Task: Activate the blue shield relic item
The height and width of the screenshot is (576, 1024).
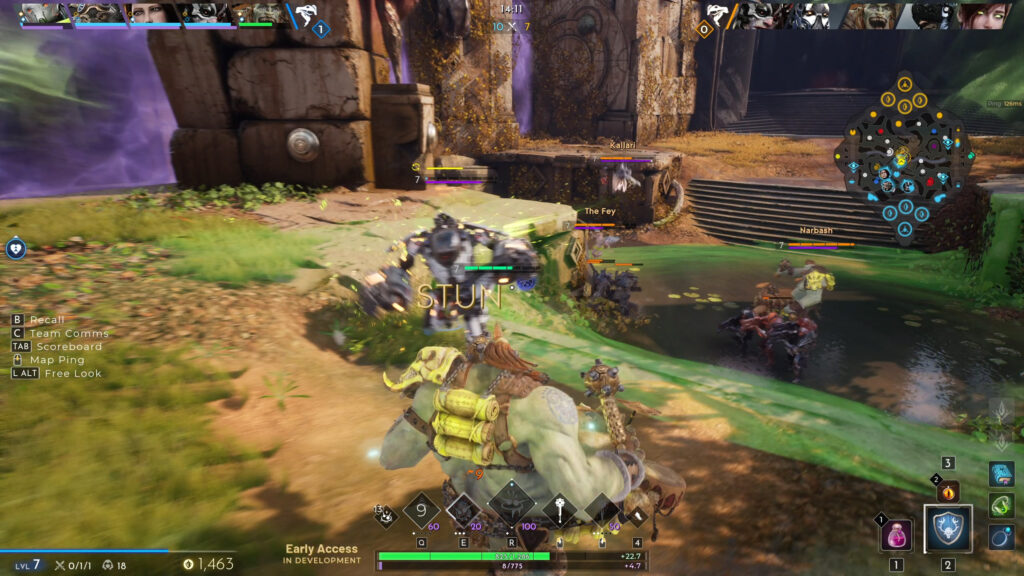Action: (947, 530)
